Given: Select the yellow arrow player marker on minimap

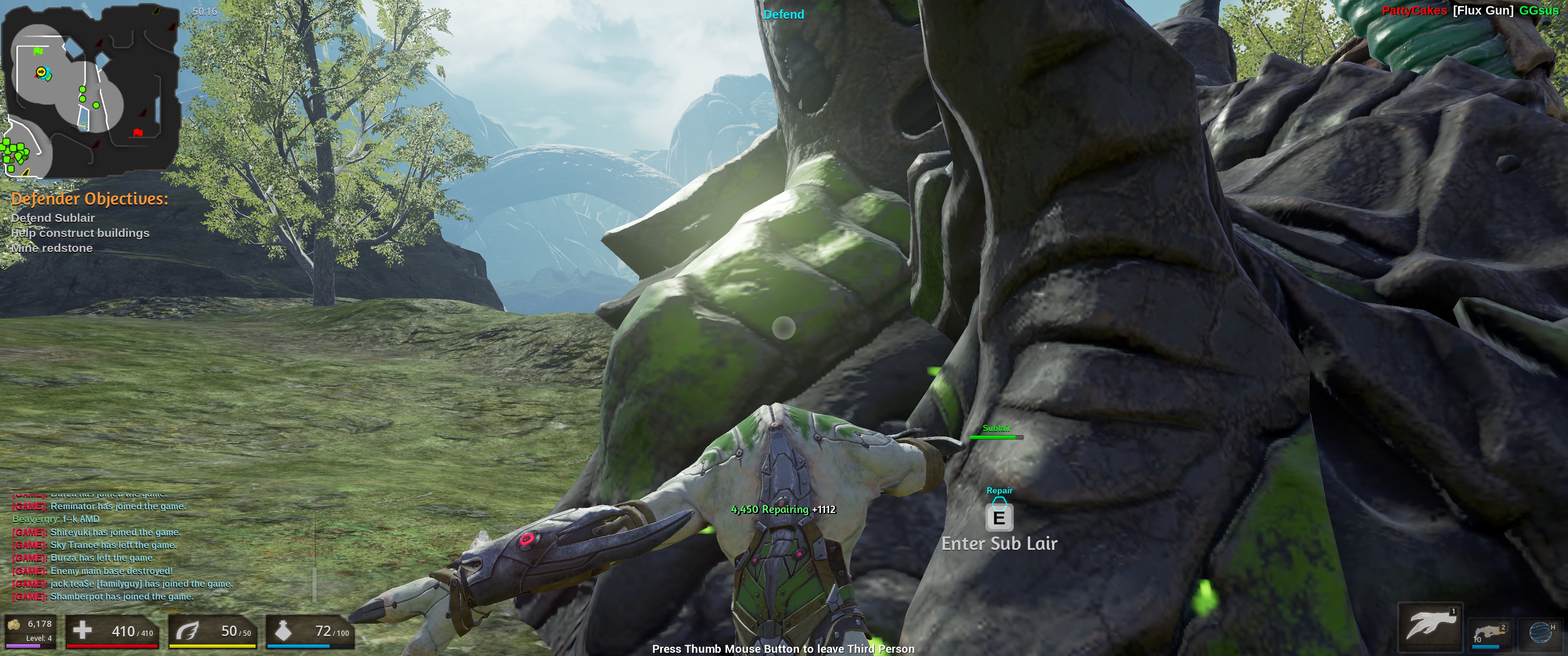Looking at the screenshot, I should [x=41, y=72].
